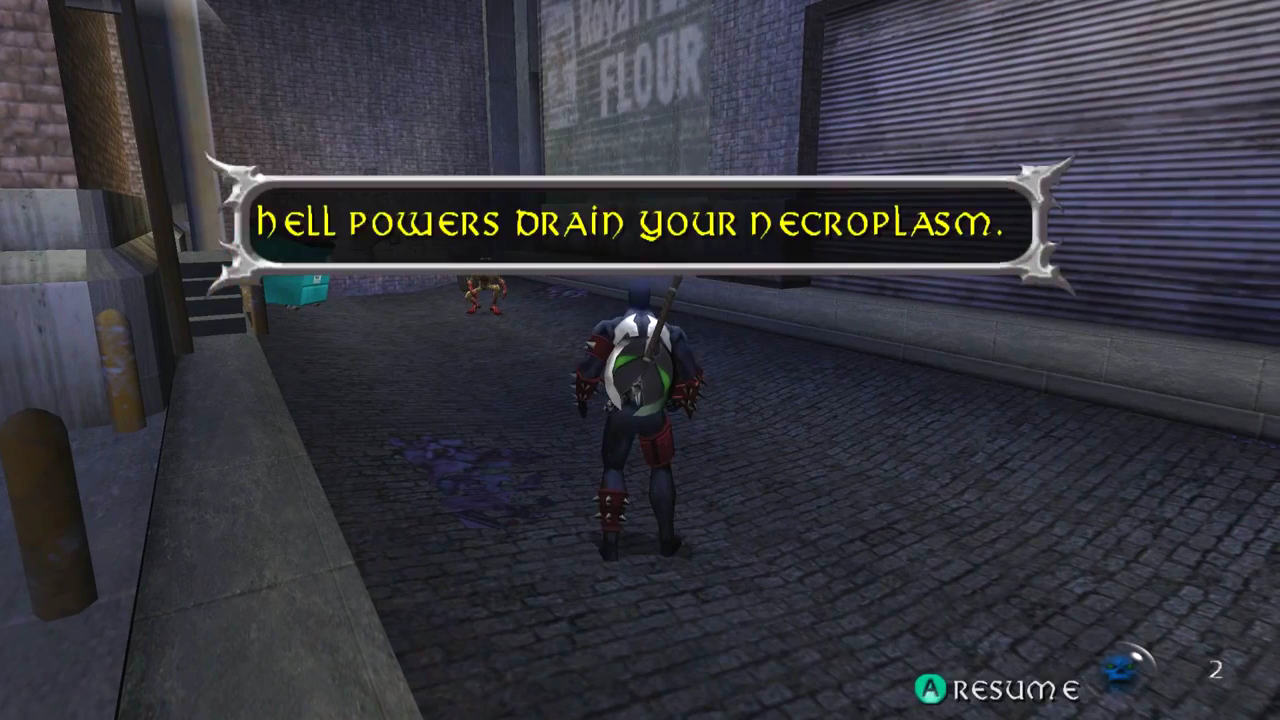This screenshot has height=720, width=1280.
Task: Click the right ornate spiked frame of the dialog
Action: click(1043, 222)
